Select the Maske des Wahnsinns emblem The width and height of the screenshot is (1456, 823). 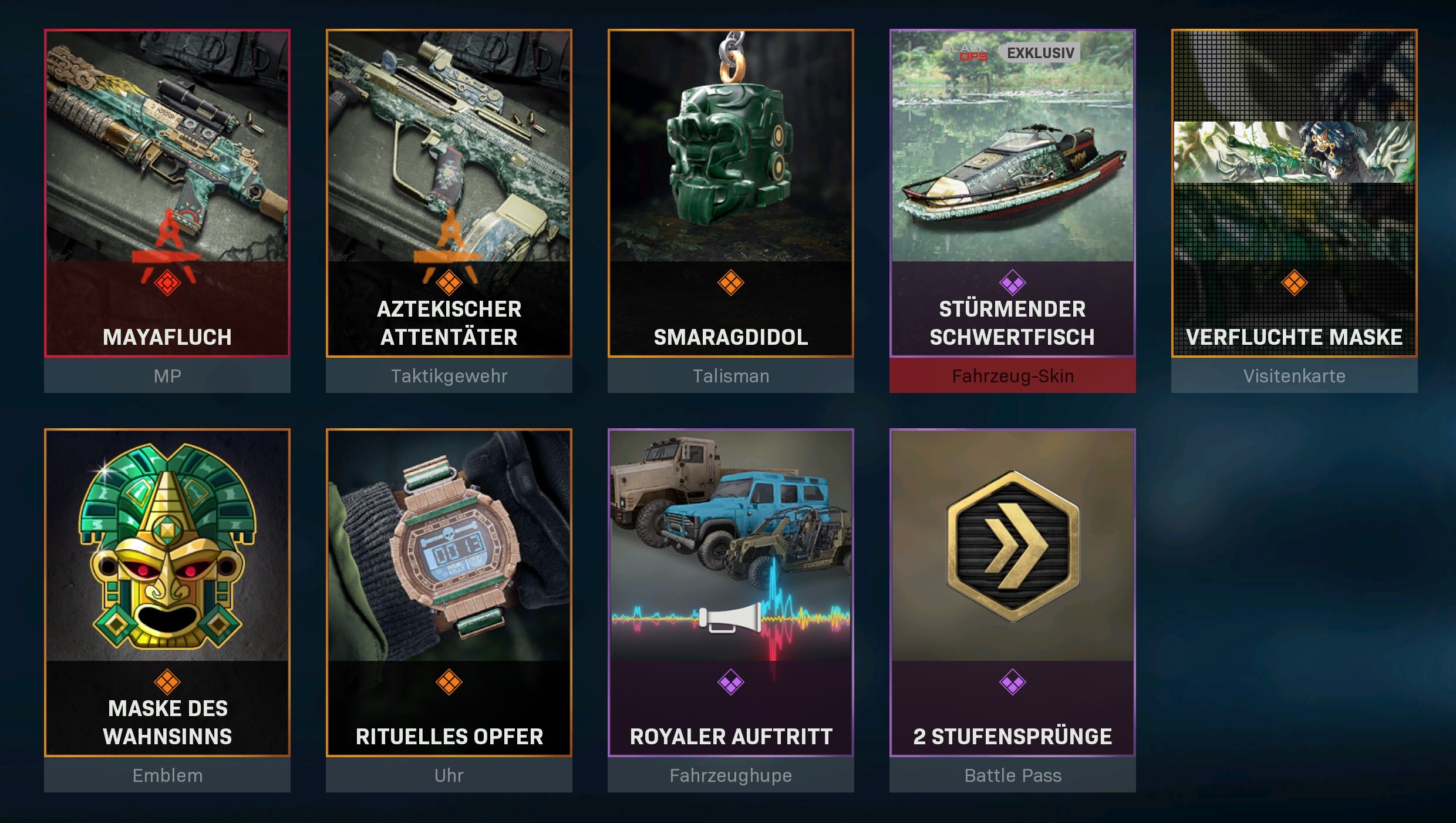click(x=167, y=593)
